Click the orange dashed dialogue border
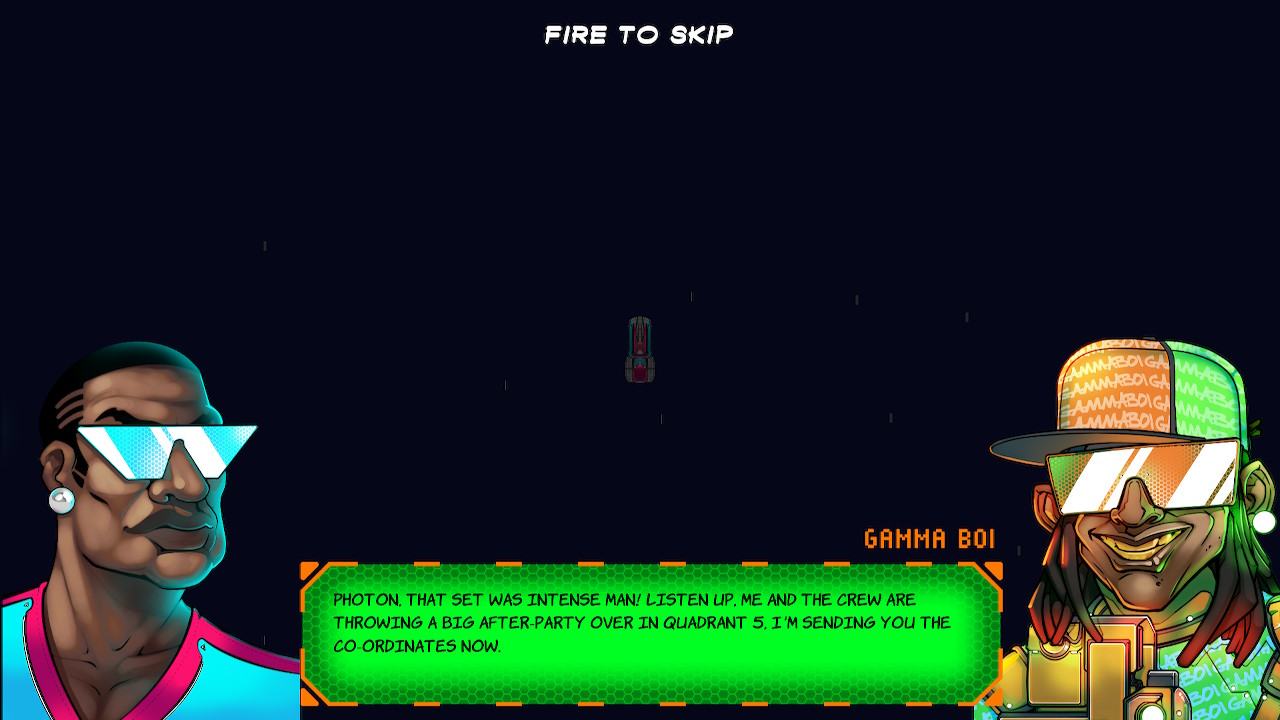The image size is (1280, 720). 650,563
